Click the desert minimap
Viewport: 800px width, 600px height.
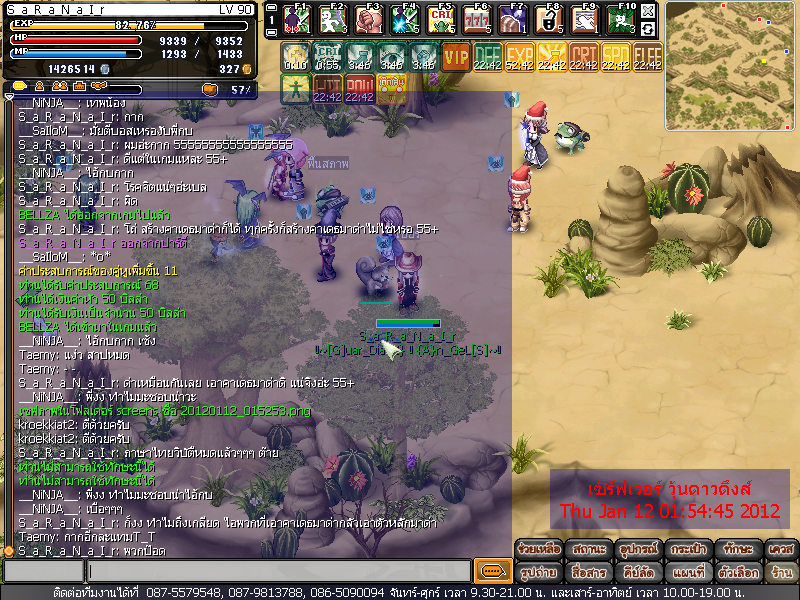tap(732, 50)
